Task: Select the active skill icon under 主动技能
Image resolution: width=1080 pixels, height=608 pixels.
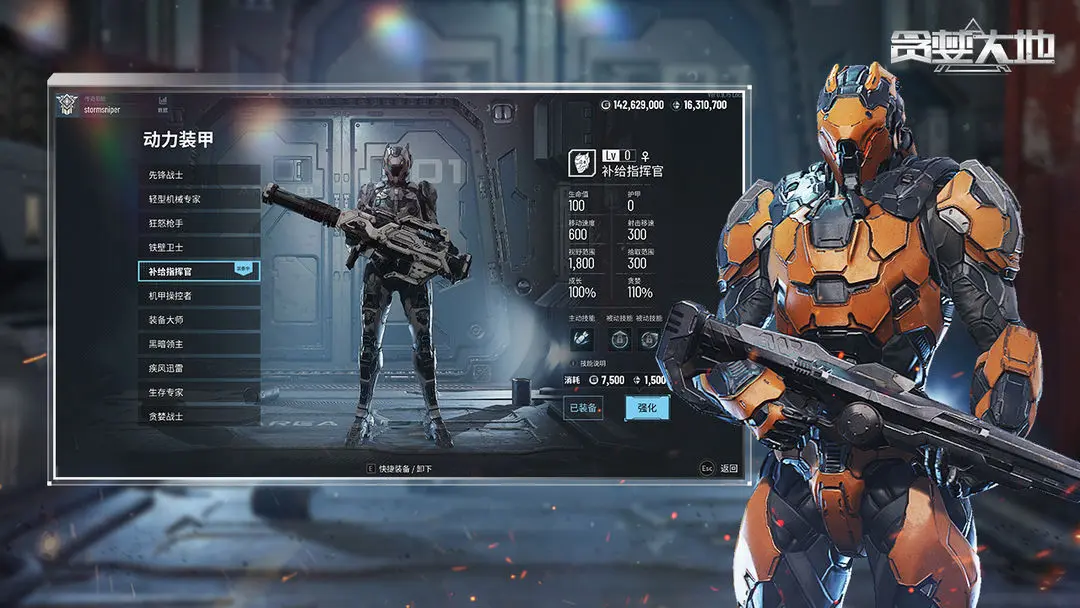Action: [x=582, y=340]
